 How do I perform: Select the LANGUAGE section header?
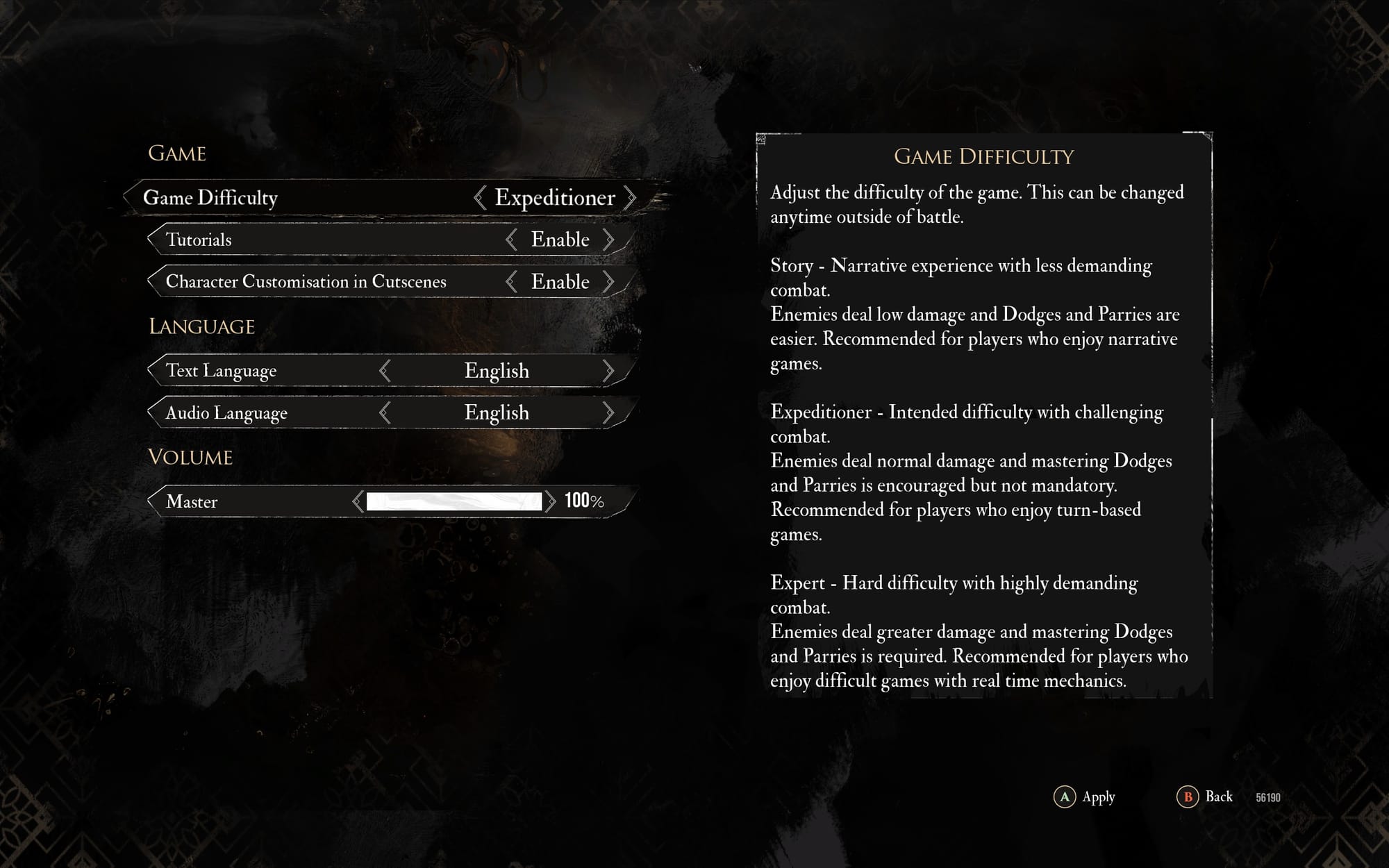point(201,326)
